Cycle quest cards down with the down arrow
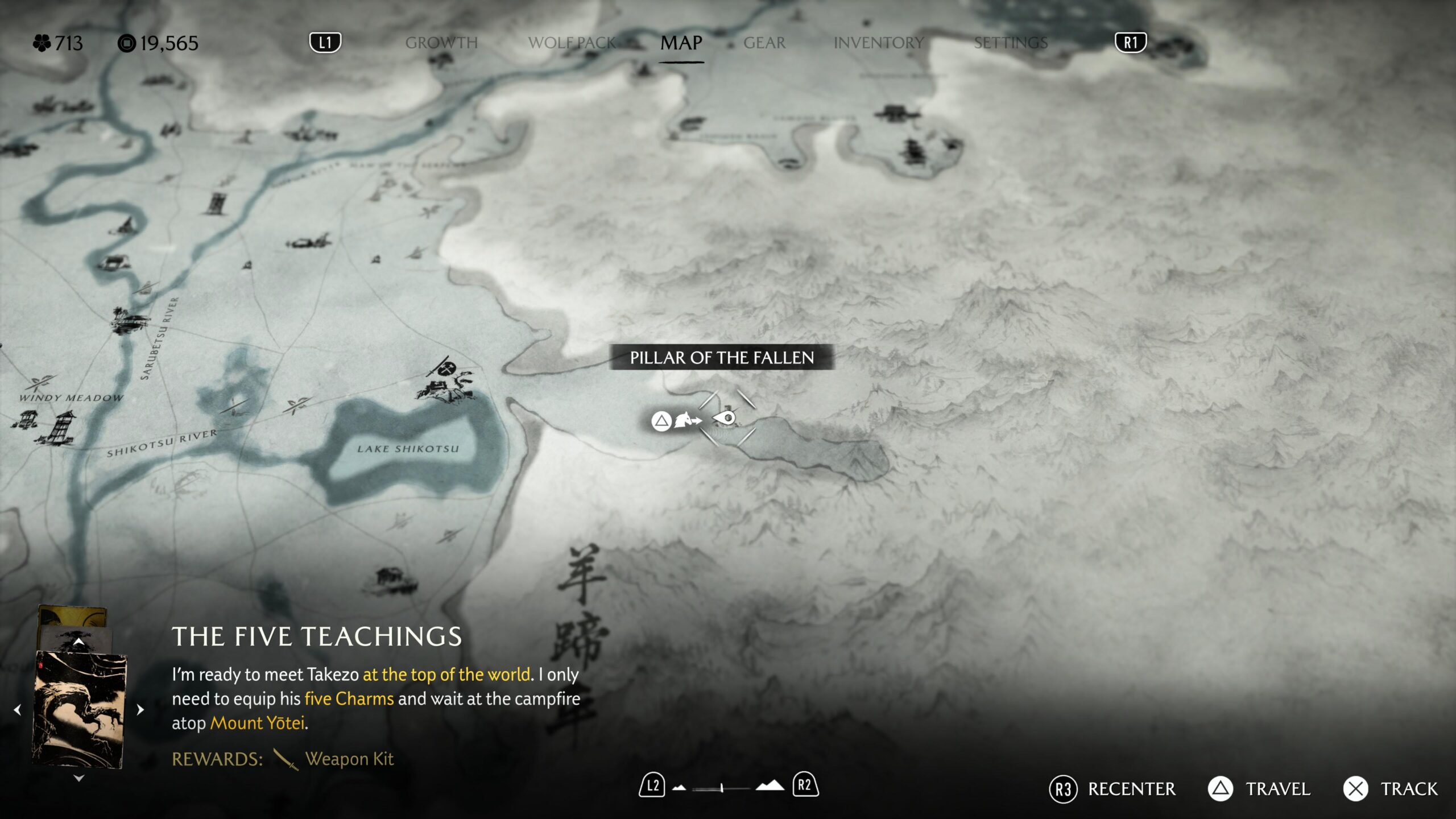 [79, 778]
